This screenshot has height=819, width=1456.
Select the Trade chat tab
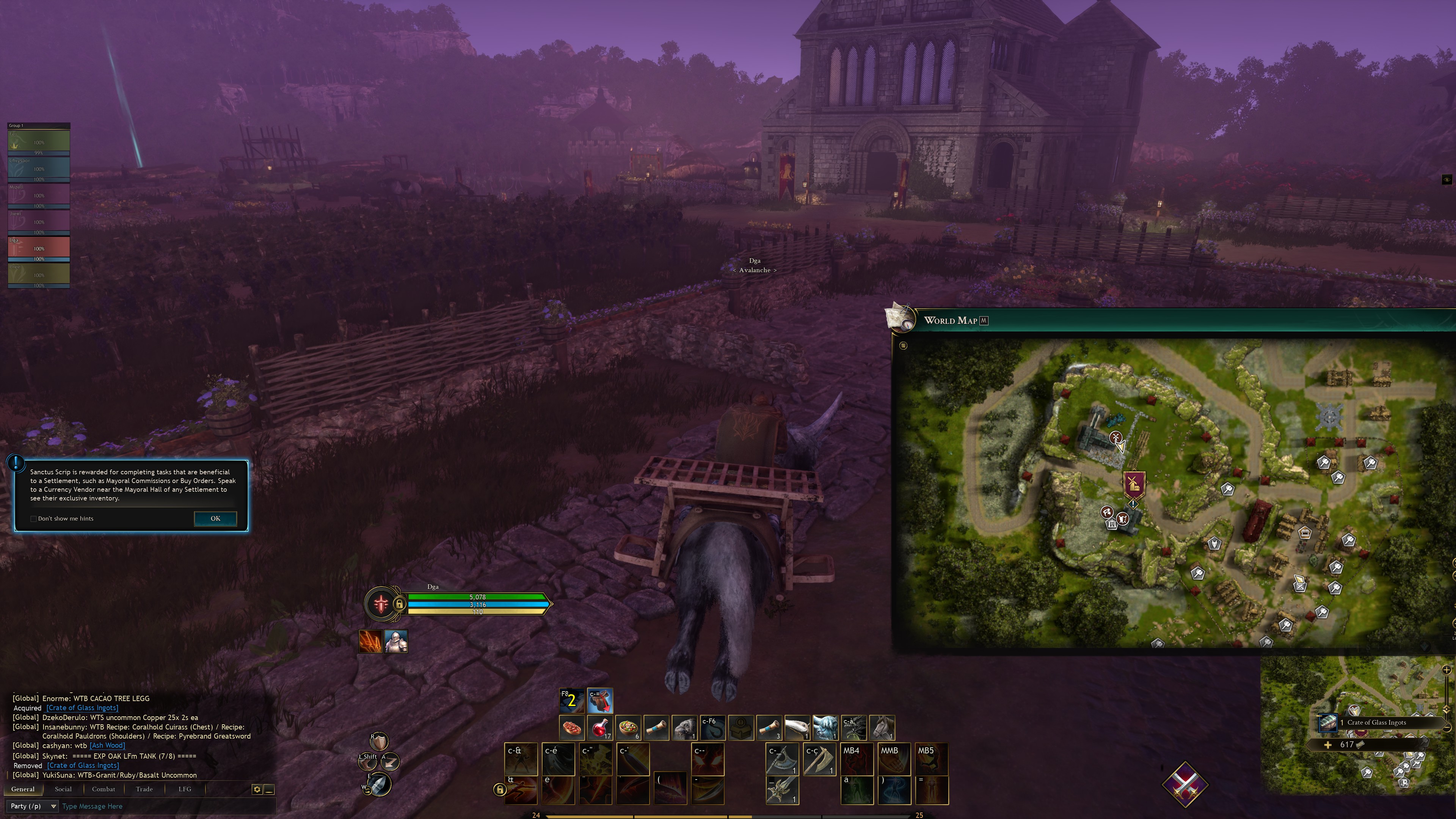click(x=144, y=789)
